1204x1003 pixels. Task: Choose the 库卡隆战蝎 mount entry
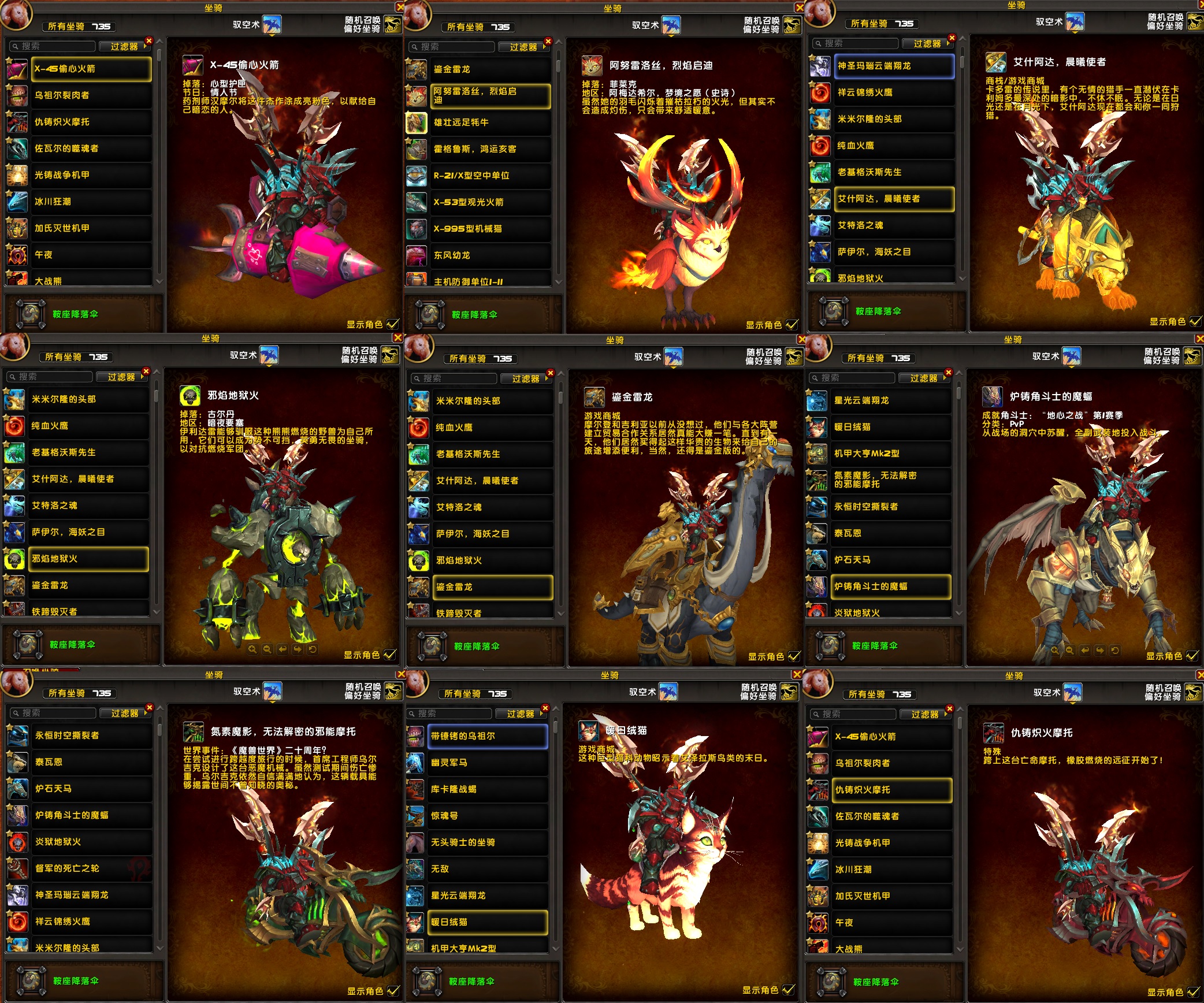(487, 789)
